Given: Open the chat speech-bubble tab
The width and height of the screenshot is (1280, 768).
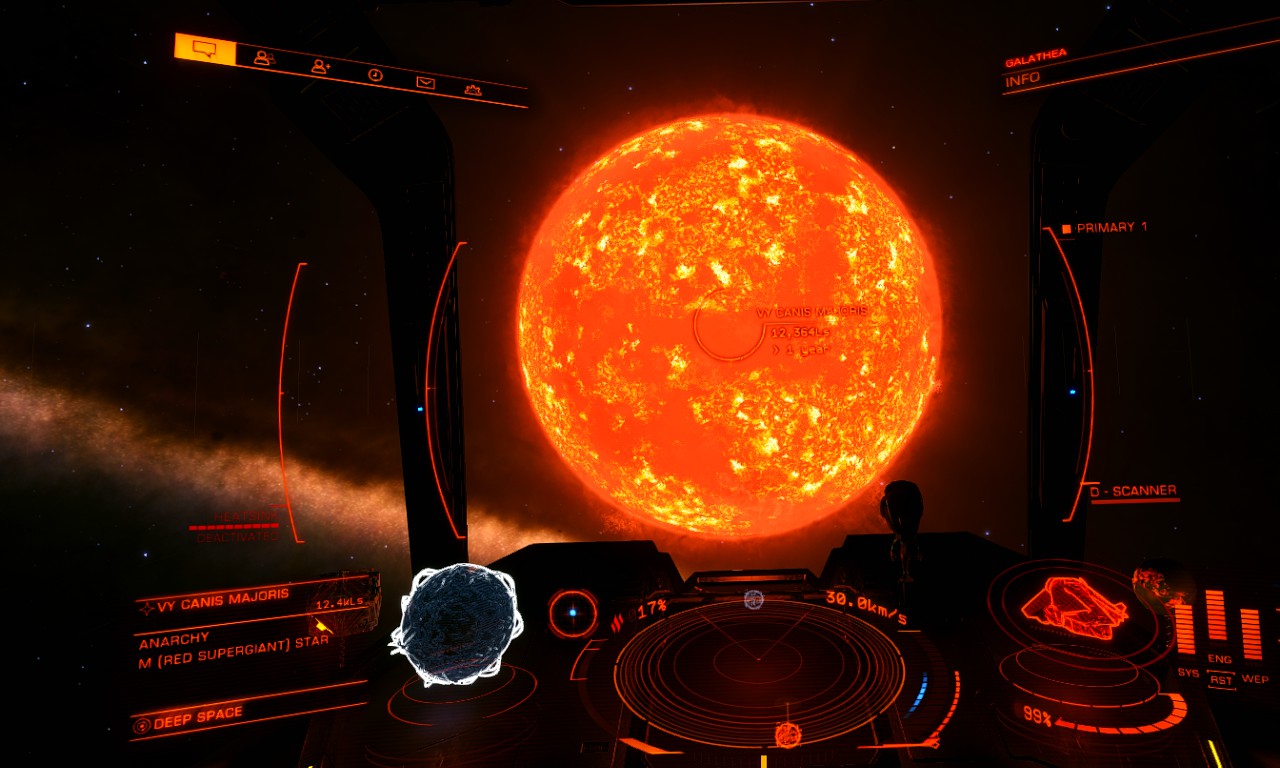Looking at the screenshot, I should coord(205,49).
